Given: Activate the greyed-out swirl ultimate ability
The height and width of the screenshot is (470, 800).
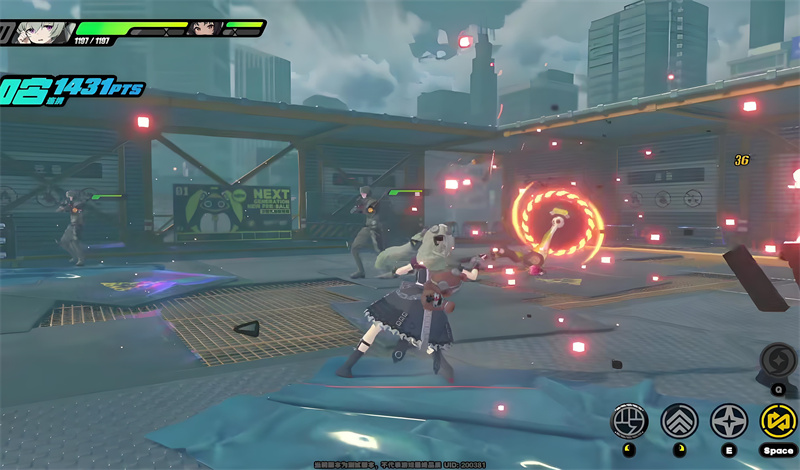Looking at the screenshot, I should pos(778,360).
